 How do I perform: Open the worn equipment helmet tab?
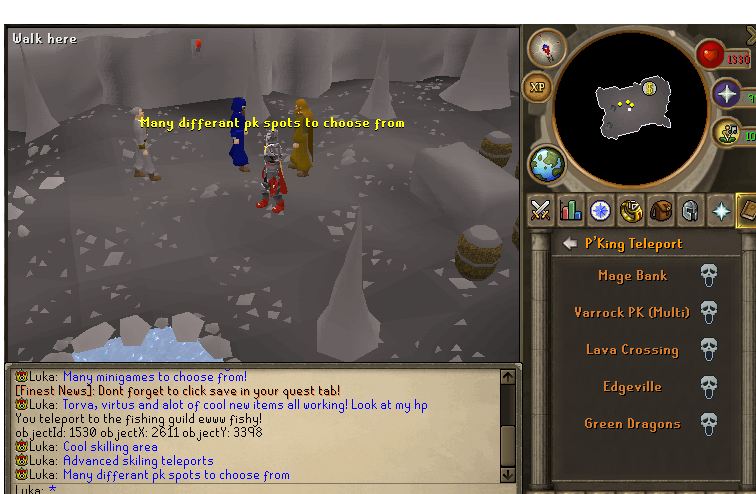[x=690, y=211]
